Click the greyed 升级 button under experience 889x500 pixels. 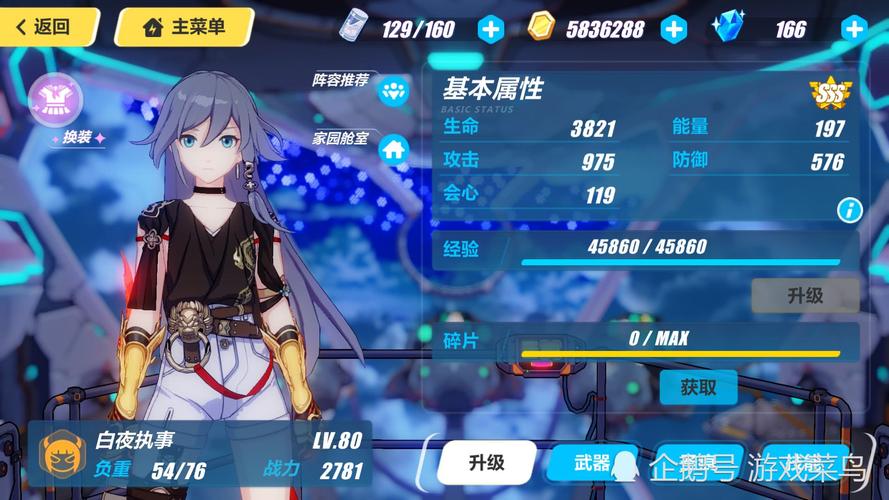point(804,295)
